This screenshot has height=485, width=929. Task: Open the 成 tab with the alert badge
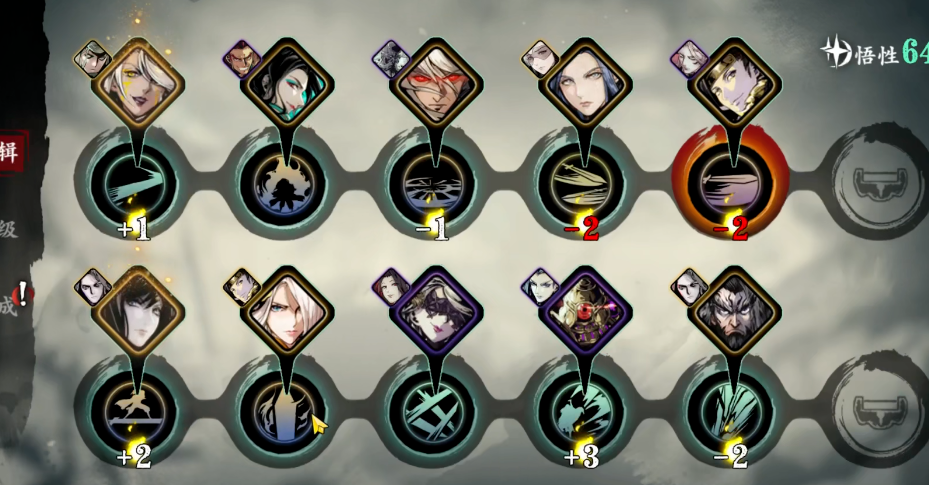pos(10,306)
